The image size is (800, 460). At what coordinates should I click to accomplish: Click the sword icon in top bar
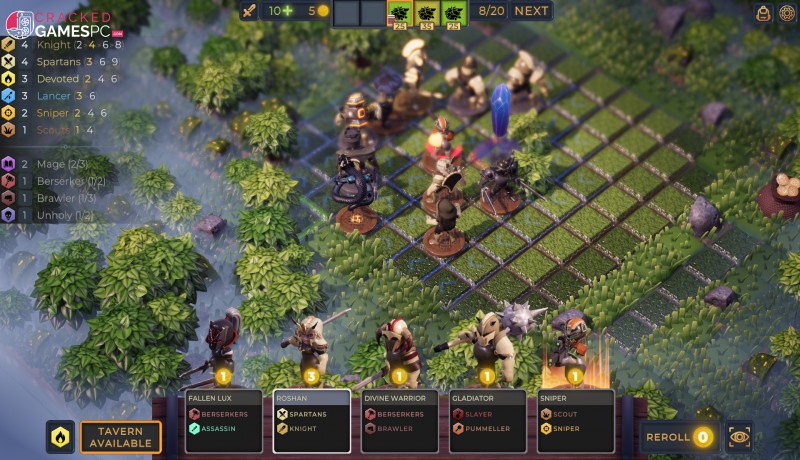[249, 11]
